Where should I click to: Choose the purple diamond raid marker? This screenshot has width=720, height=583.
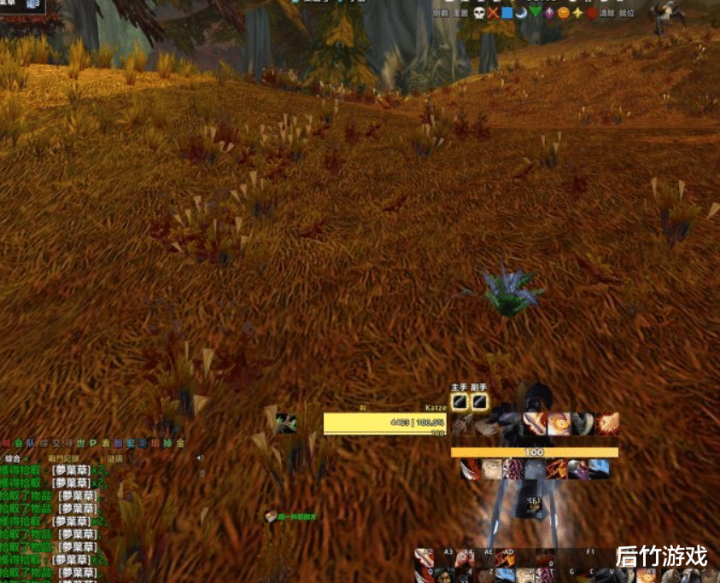pos(550,13)
